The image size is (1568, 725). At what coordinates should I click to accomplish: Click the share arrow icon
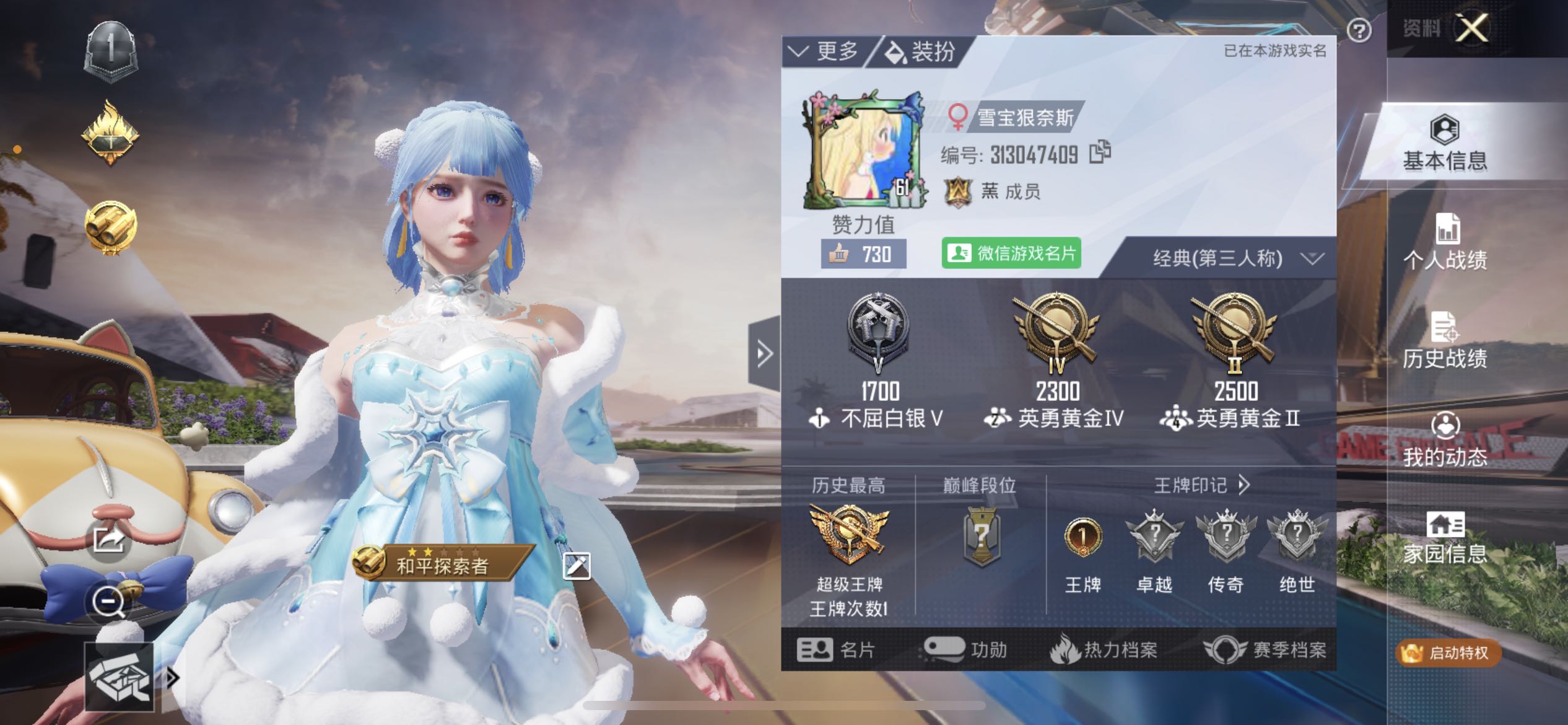point(108,540)
